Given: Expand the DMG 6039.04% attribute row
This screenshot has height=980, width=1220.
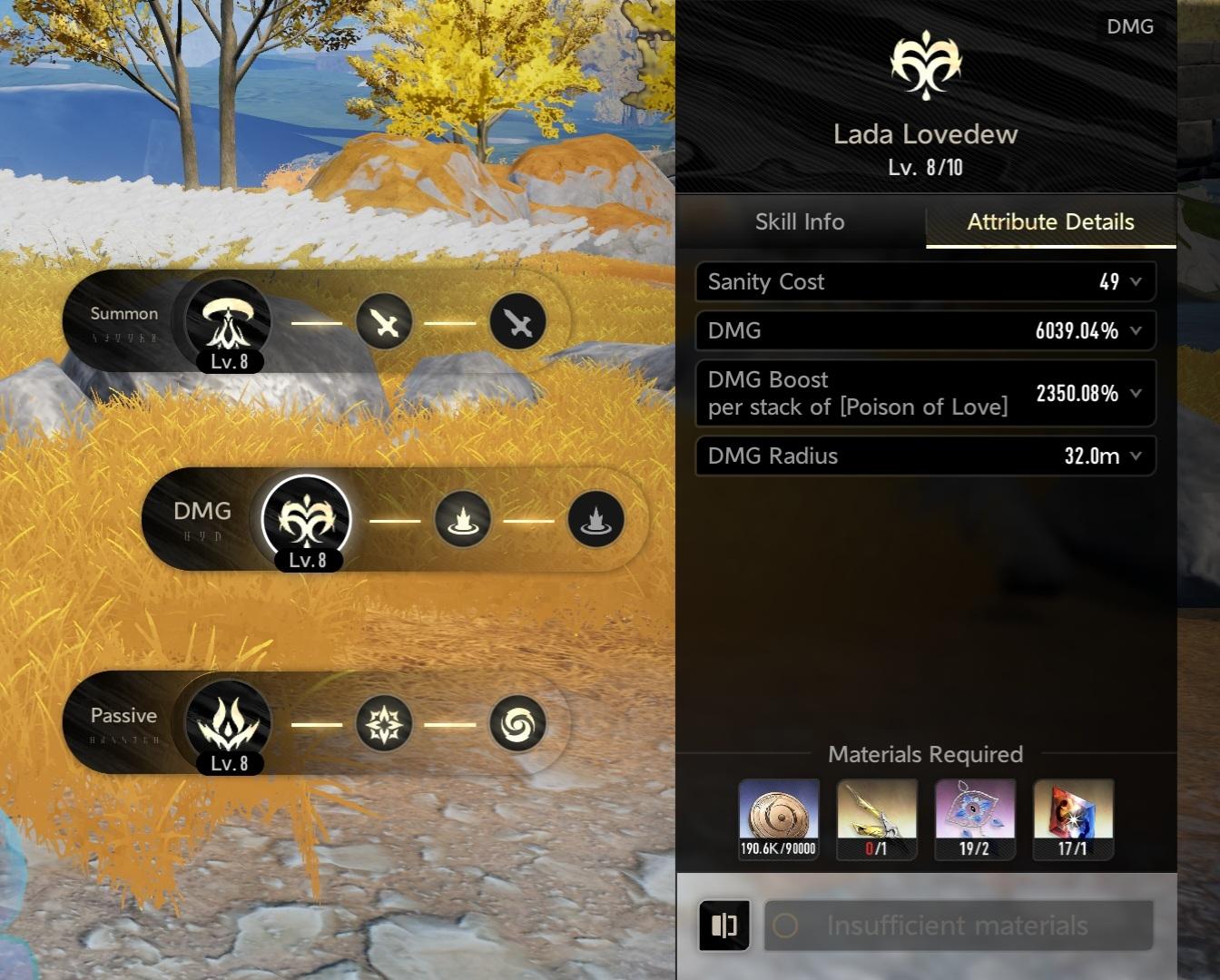Looking at the screenshot, I should pyautogui.click(x=1136, y=331).
